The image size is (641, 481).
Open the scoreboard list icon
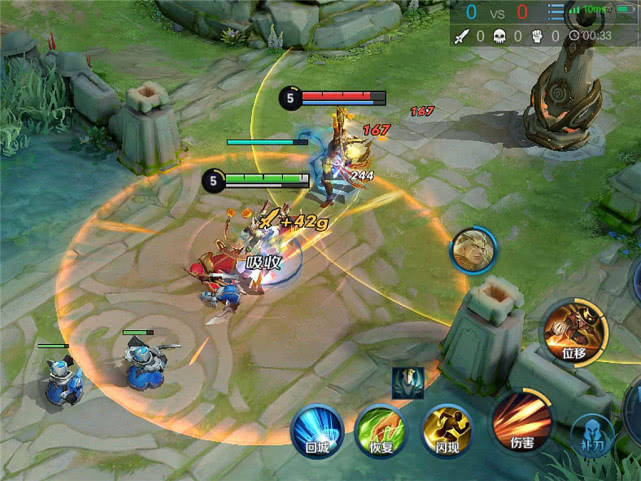click(x=556, y=12)
